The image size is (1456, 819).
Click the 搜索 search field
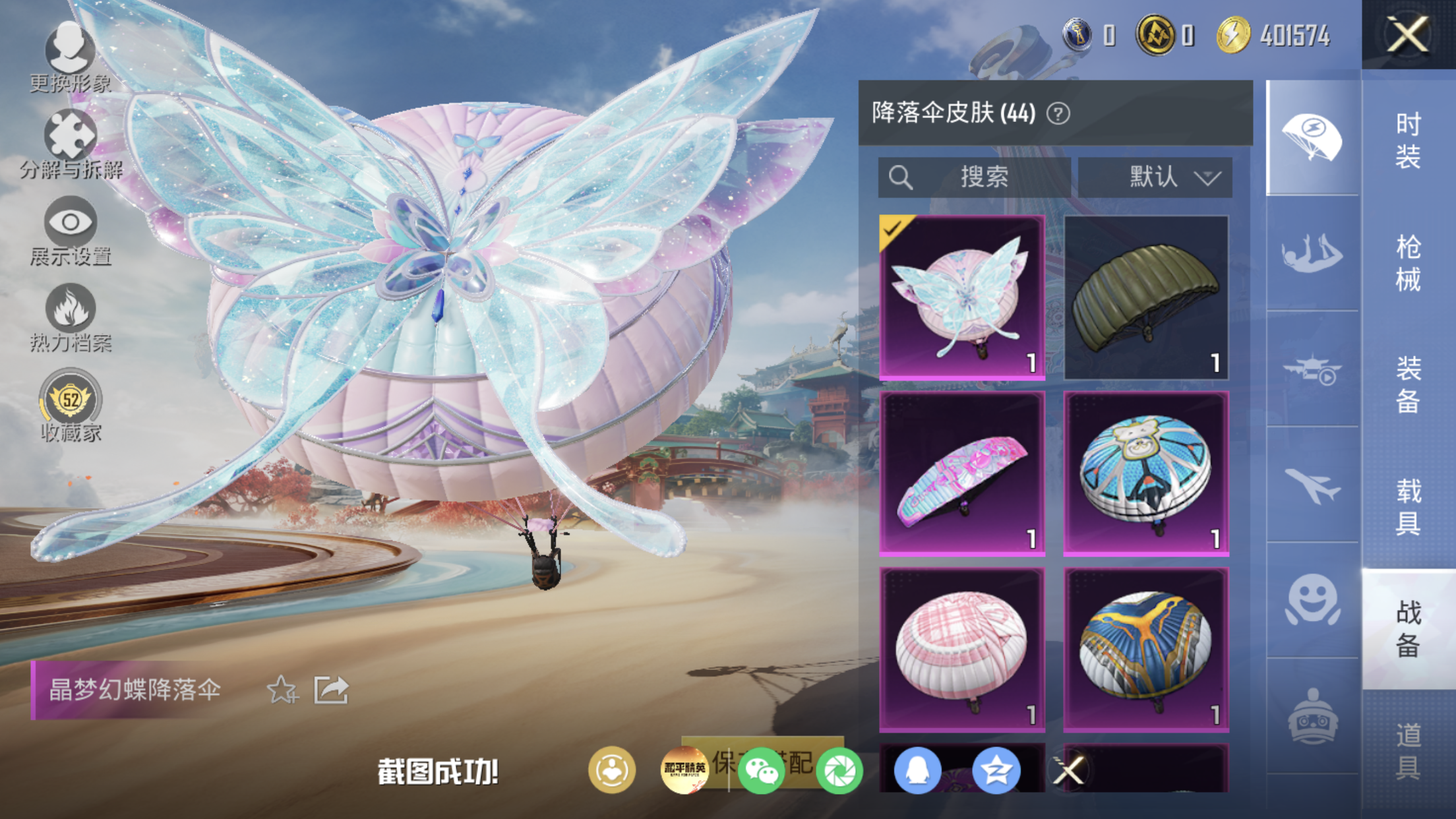(x=974, y=177)
